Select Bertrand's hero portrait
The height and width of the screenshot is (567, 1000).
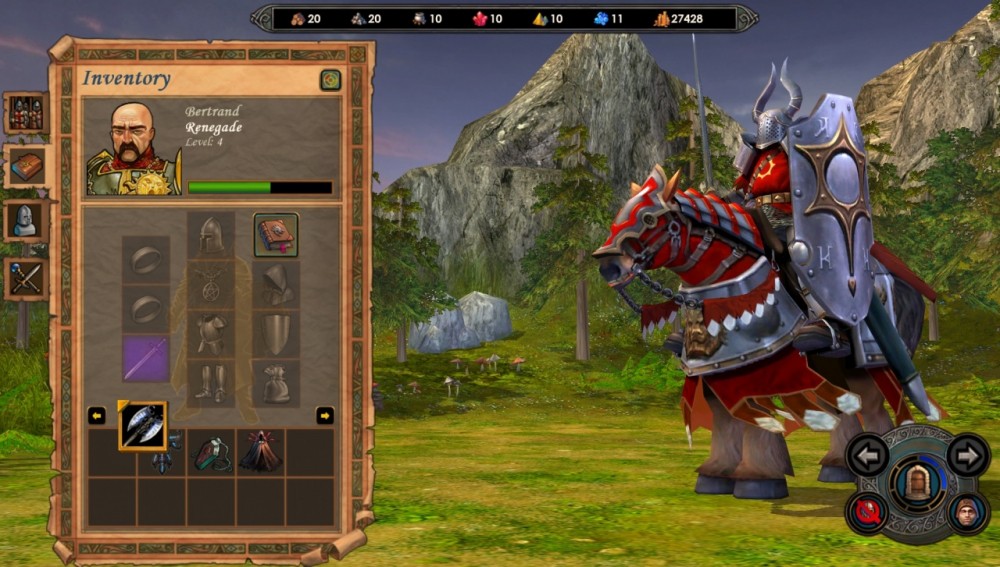[x=132, y=148]
